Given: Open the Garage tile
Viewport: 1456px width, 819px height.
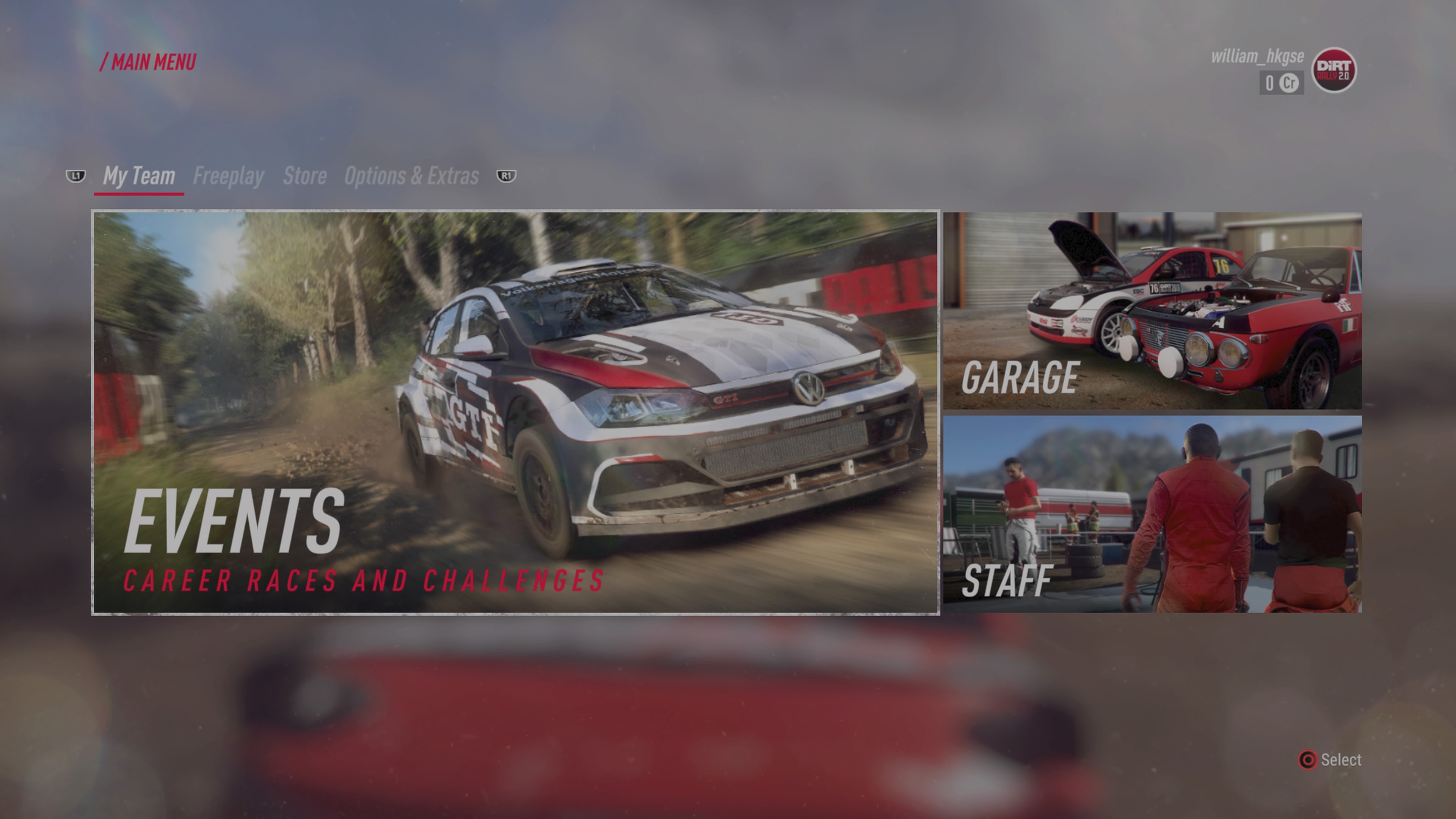Looking at the screenshot, I should click(1152, 311).
